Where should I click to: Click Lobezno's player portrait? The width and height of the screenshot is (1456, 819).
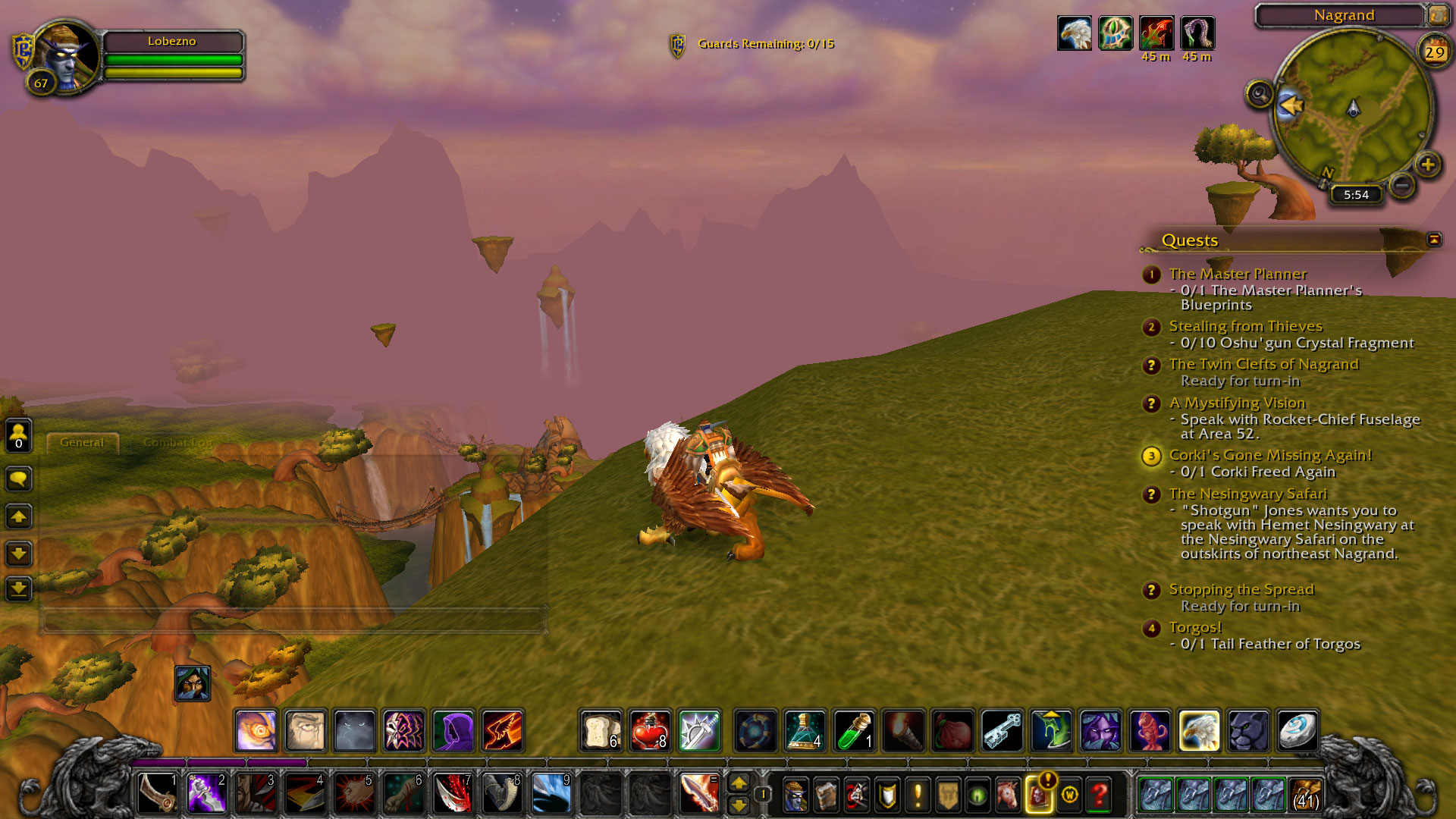[67, 55]
